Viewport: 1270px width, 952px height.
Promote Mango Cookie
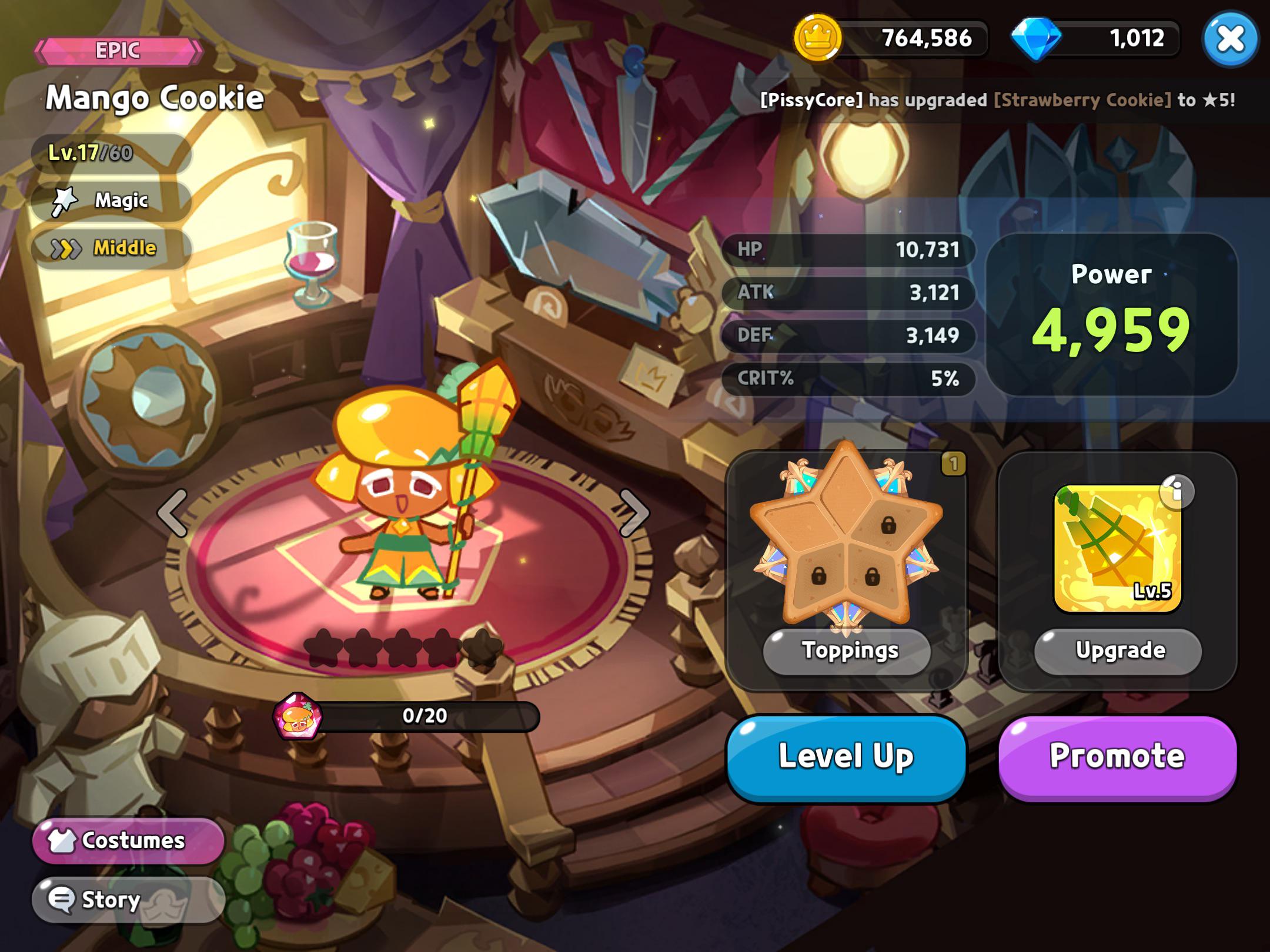[1117, 757]
